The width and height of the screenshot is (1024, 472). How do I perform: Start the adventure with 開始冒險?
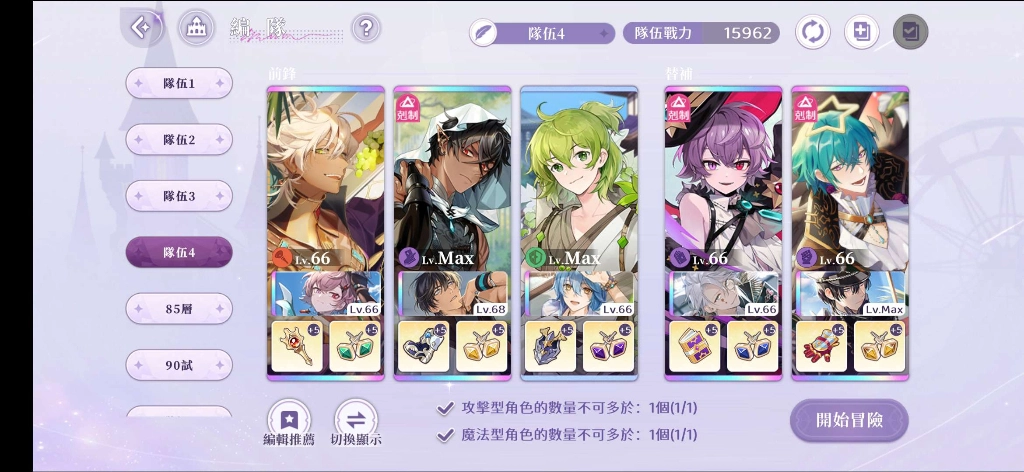pyautogui.click(x=849, y=420)
